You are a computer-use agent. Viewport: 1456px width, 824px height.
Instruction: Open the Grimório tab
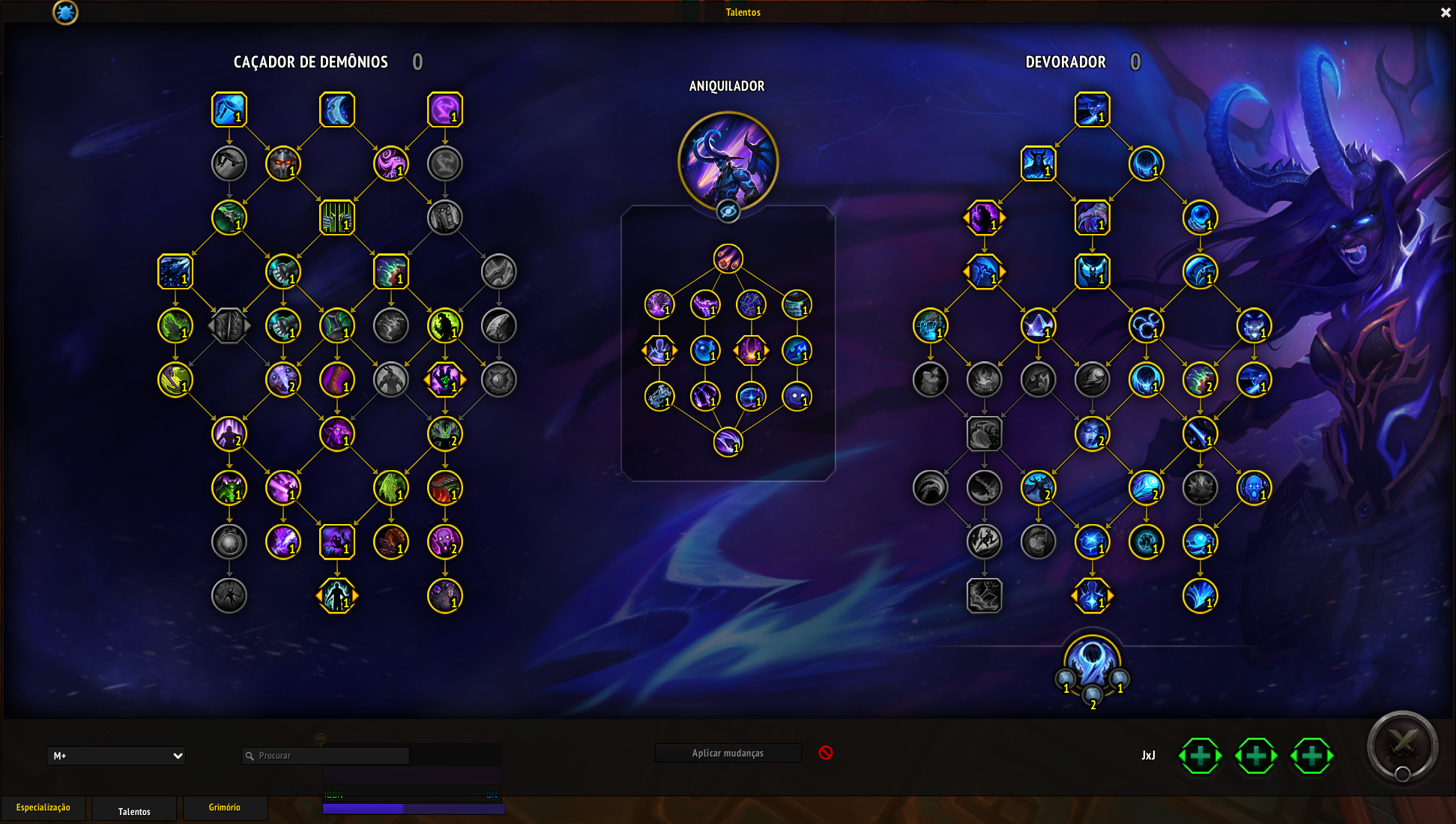coord(225,808)
